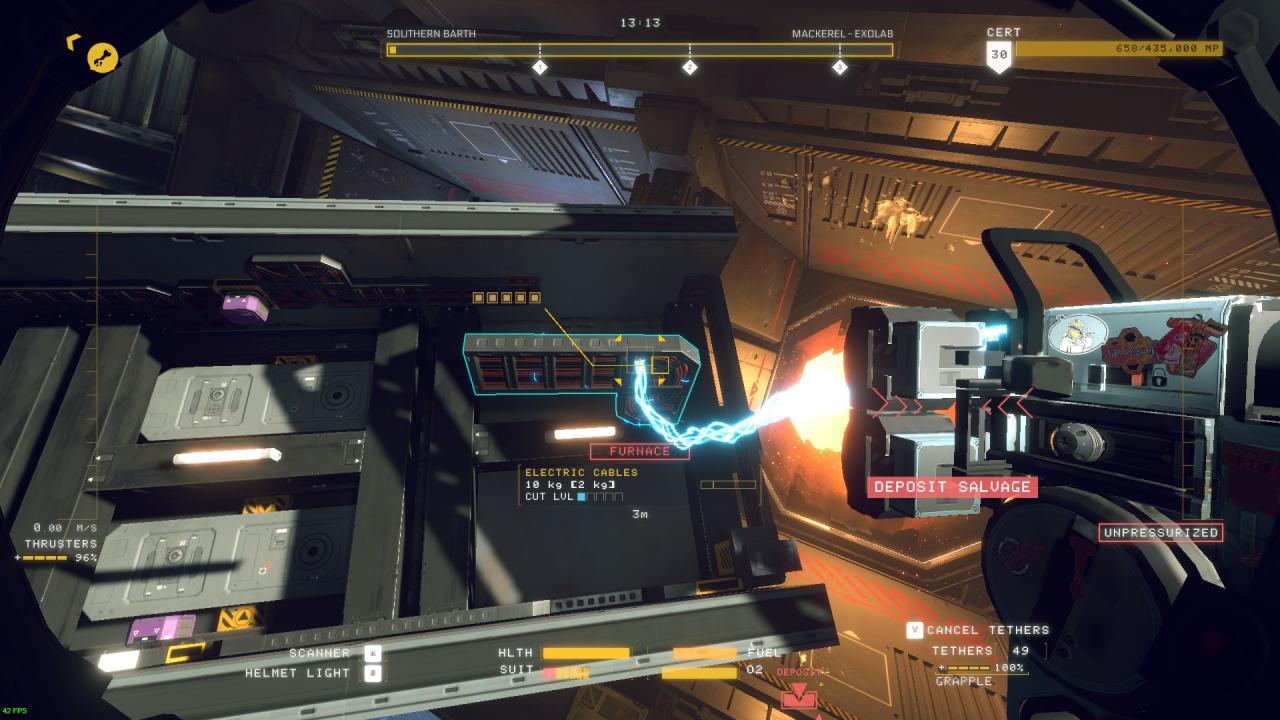
Task: Select salvage goal marker 3
Action: point(839,67)
